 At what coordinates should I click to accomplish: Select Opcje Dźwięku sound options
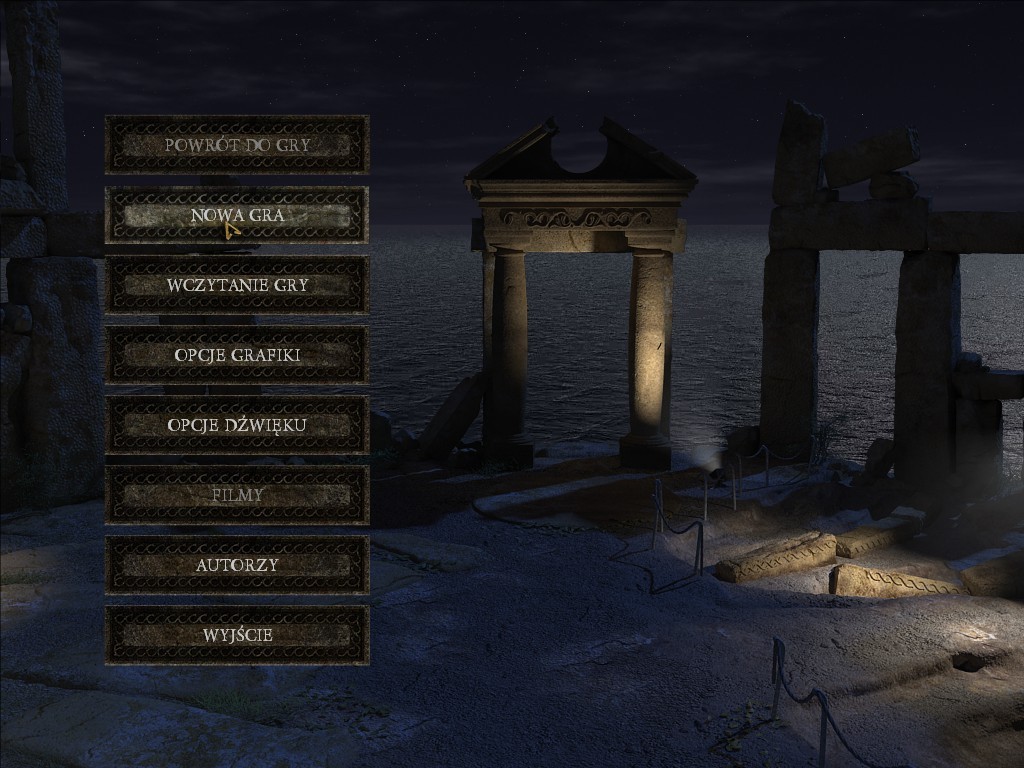pos(237,425)
